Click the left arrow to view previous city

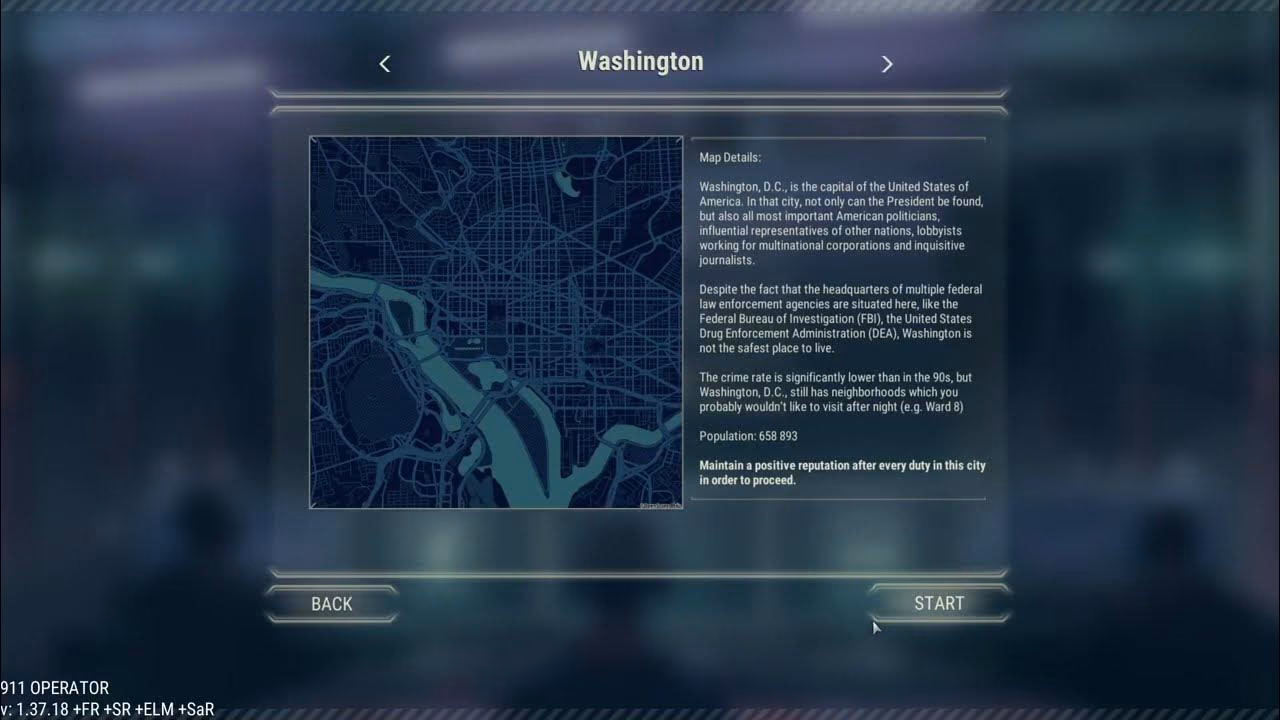pyautogui.click(x=384, y=63)
